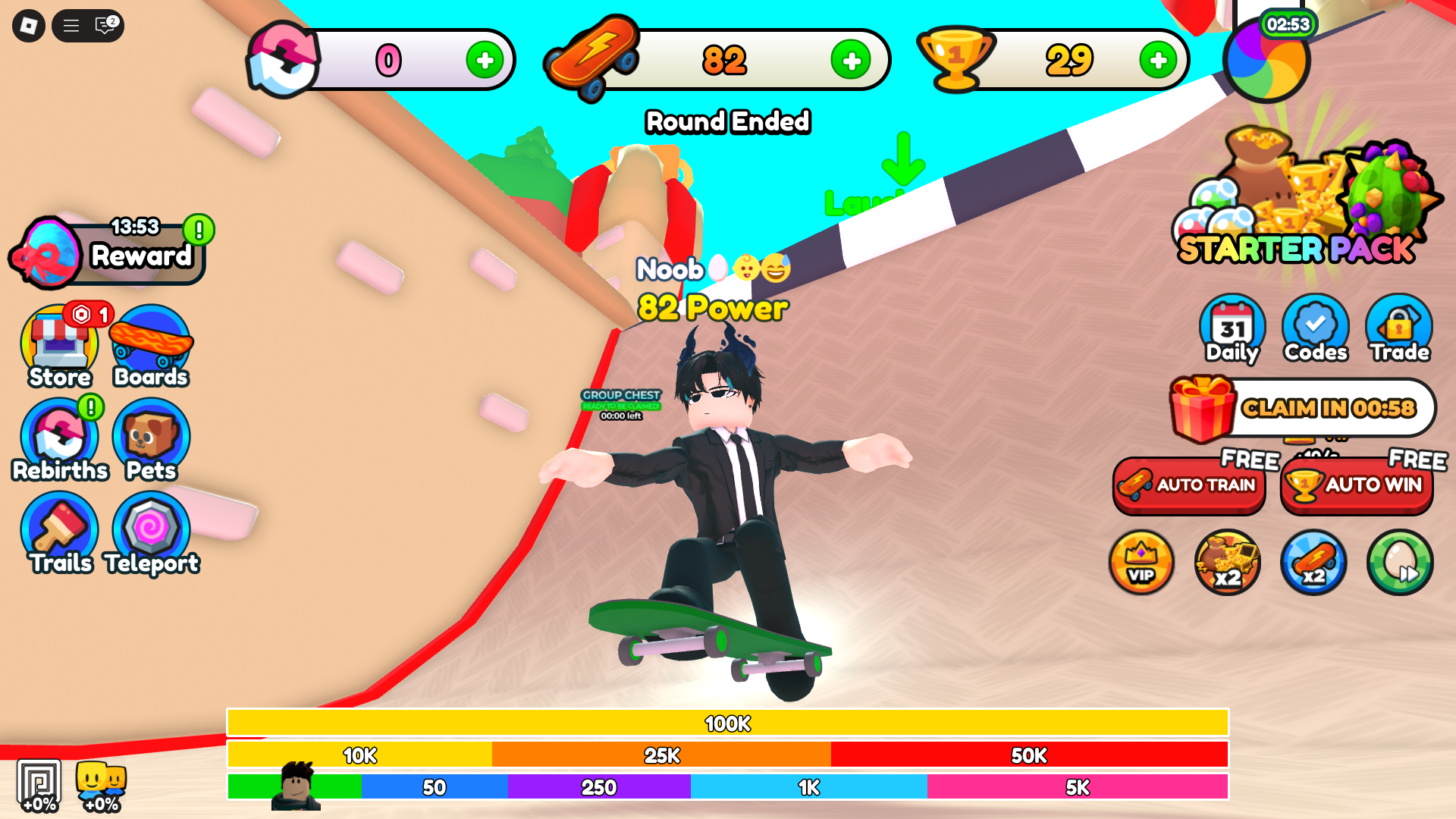Select the VIP gamepass icon
The width and height of the screenshot is (1456, 819).
click(x=1141, y=563)
